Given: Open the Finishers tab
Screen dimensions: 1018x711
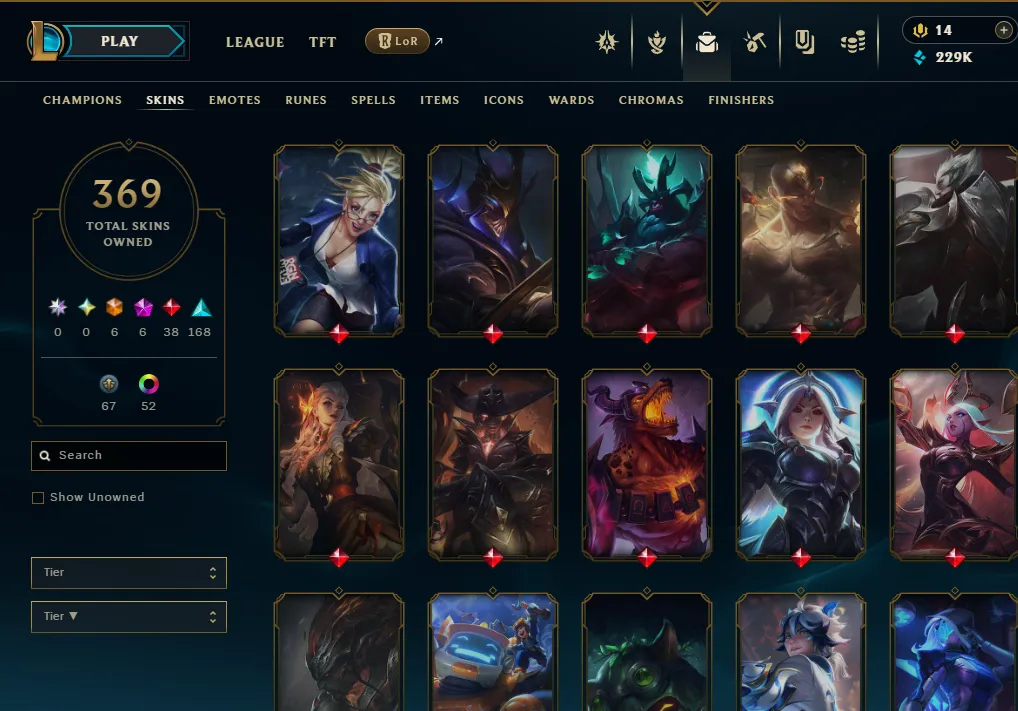Looking at the screenshot, I should 741,100.
